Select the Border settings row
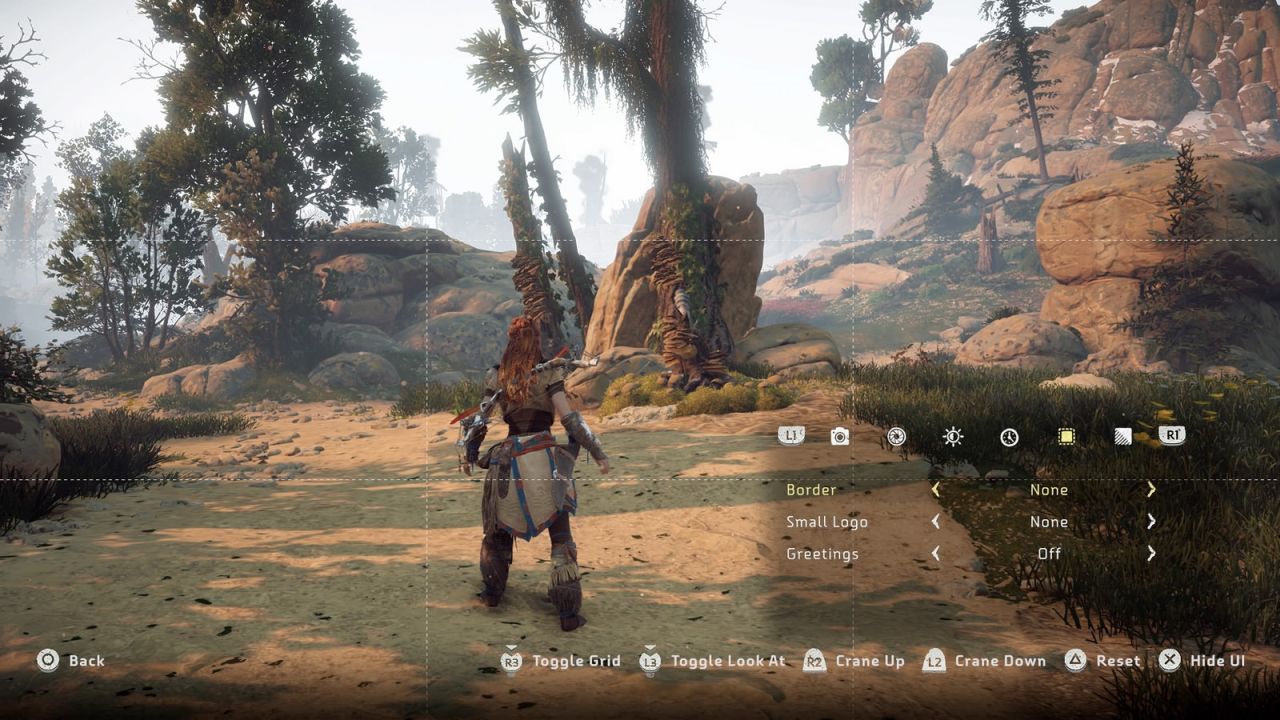Image resolution: width=1280 pixels, height=720 pixels. [812, 490]
